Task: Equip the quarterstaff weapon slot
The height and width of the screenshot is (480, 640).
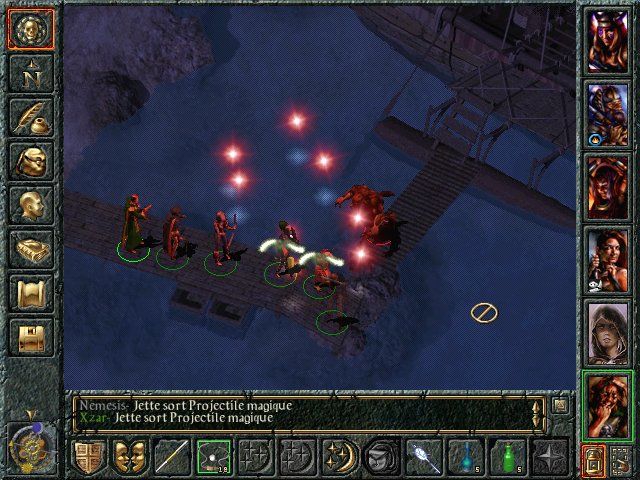Action: (x=171, y=457)
